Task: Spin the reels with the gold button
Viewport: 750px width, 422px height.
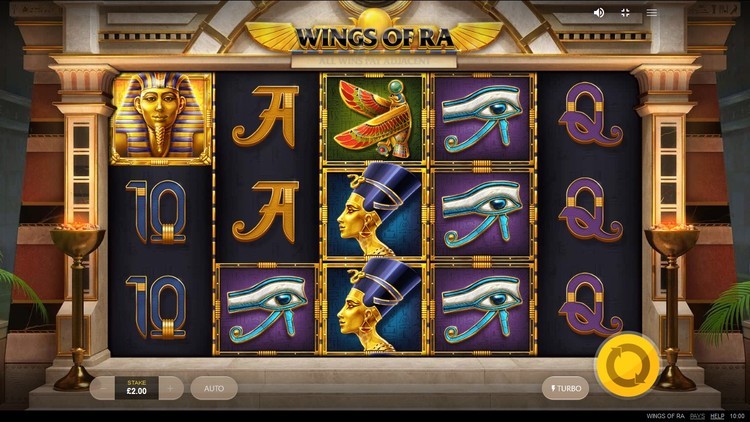Action: 626,363
